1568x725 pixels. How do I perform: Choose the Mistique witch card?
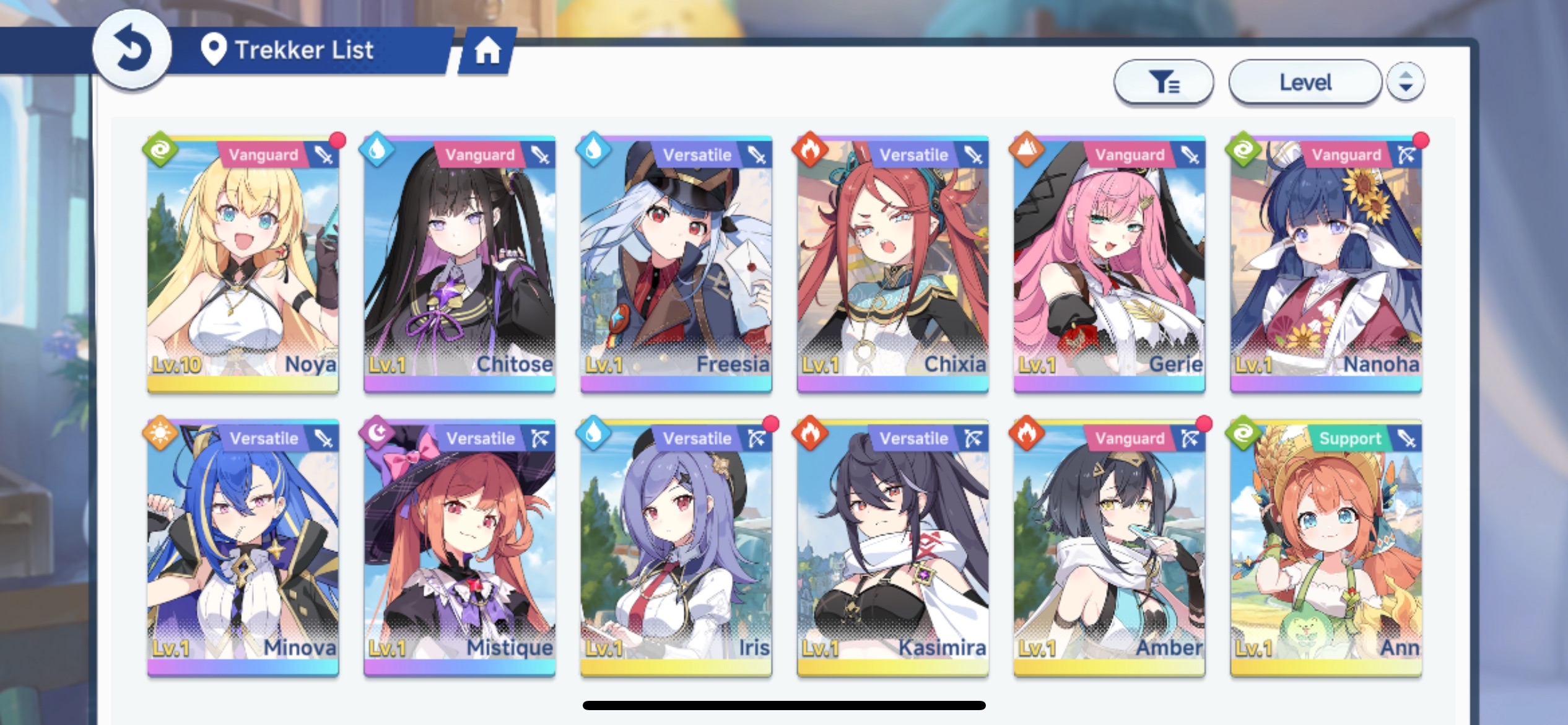coord(460,547)
